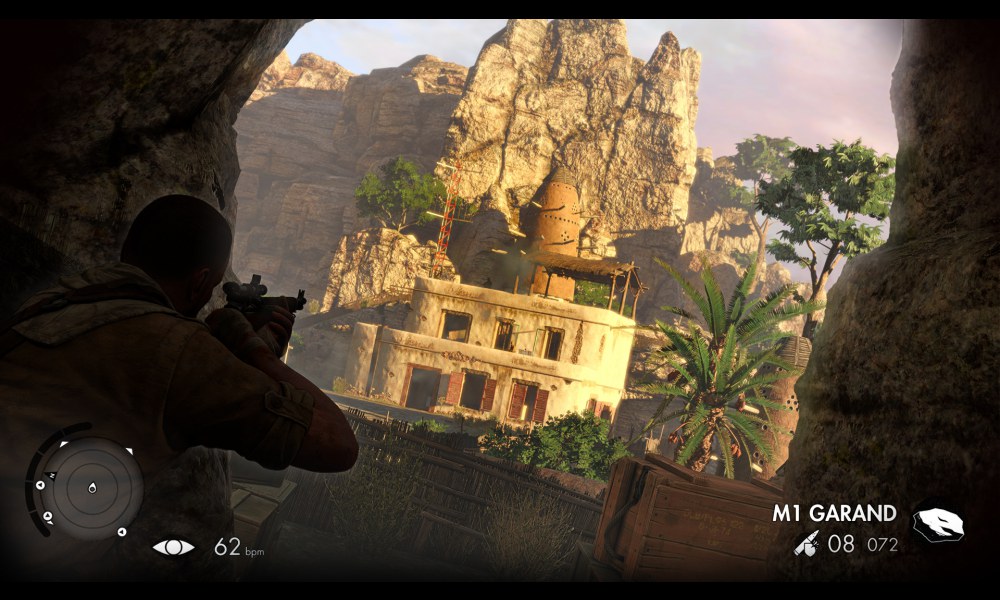Select the rock throwable item icon

939,524
